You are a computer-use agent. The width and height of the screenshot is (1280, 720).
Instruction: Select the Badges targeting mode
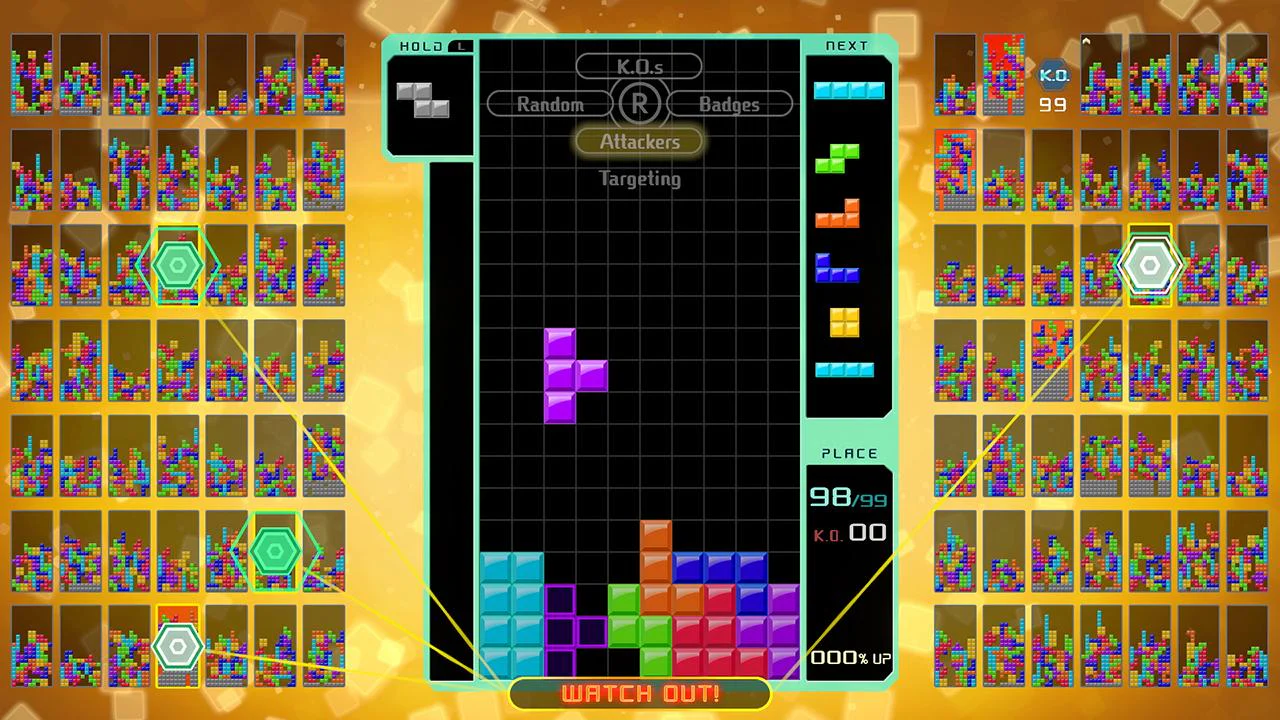click(729, 104)
